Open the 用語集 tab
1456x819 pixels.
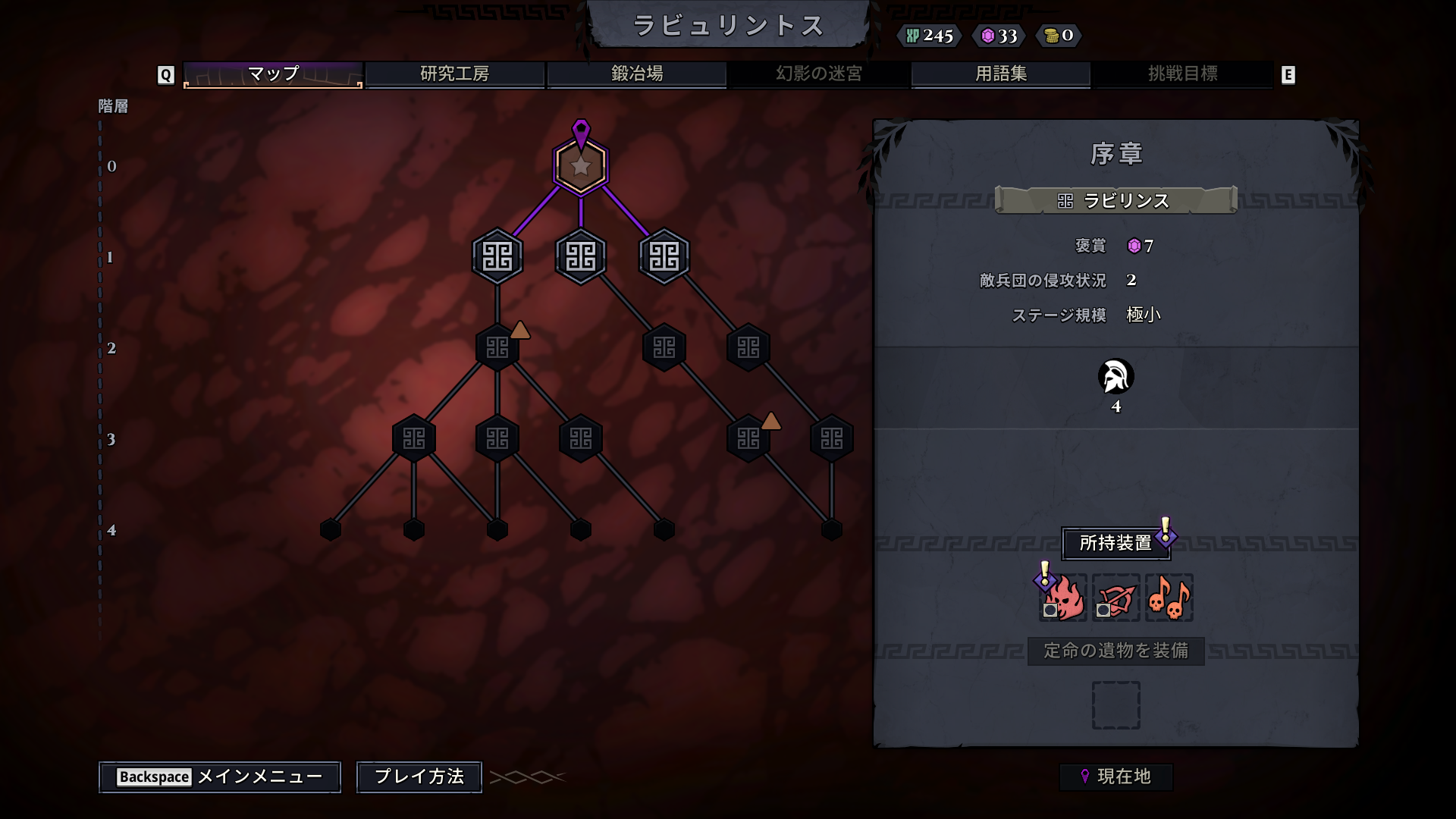pos(999,74)
